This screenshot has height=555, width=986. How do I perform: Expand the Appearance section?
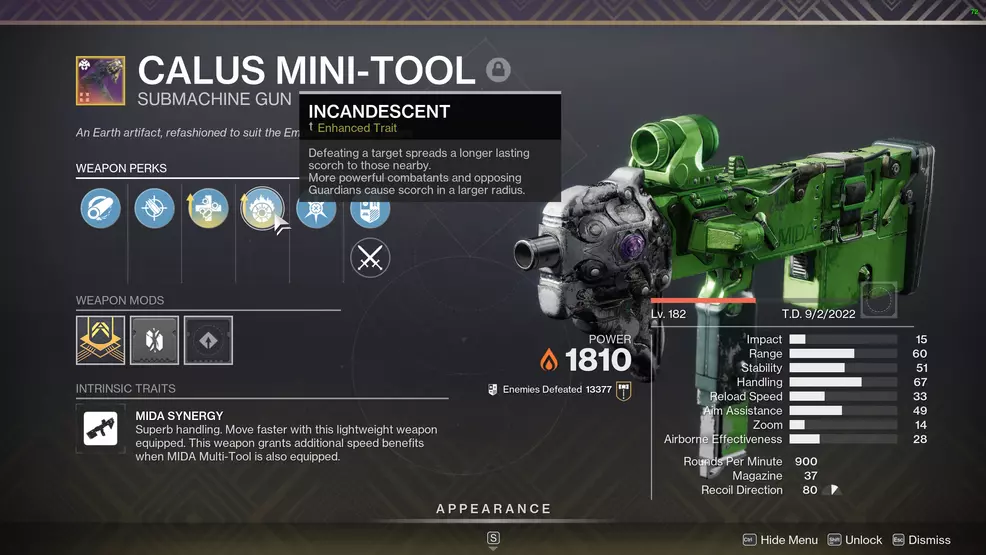click(493, 509)
